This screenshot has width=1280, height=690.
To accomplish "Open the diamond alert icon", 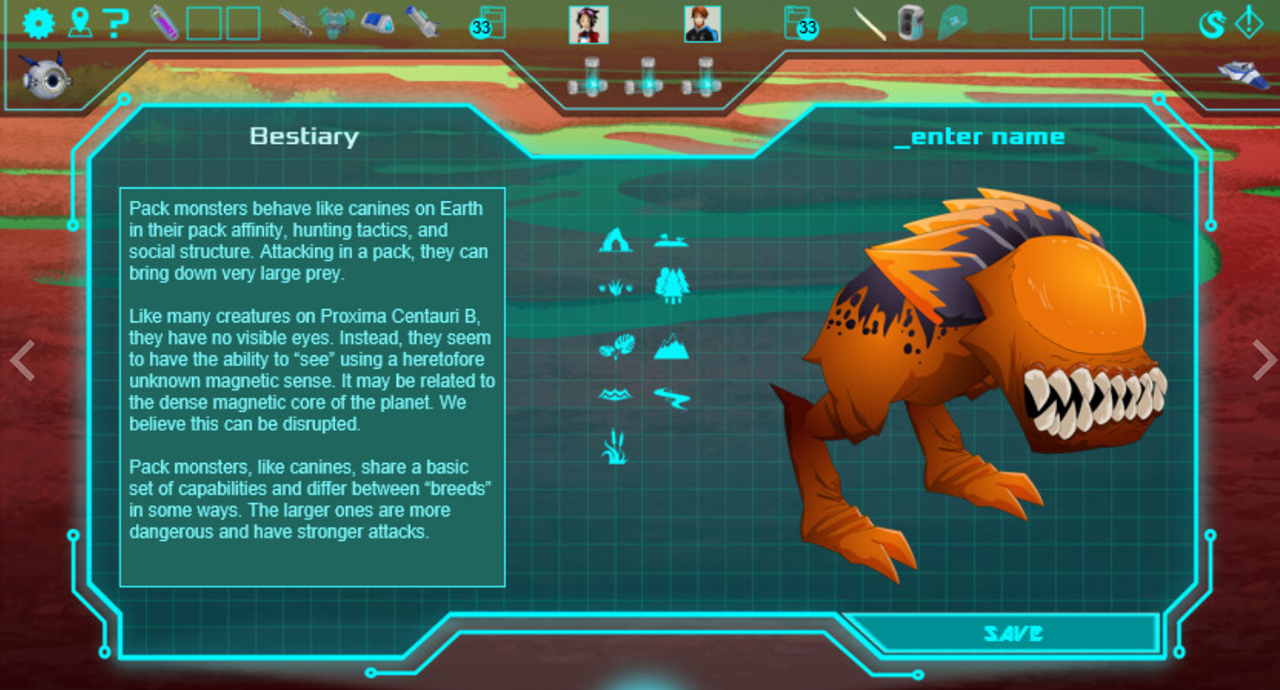I will pyautogui.click(x=1249, y=22).
